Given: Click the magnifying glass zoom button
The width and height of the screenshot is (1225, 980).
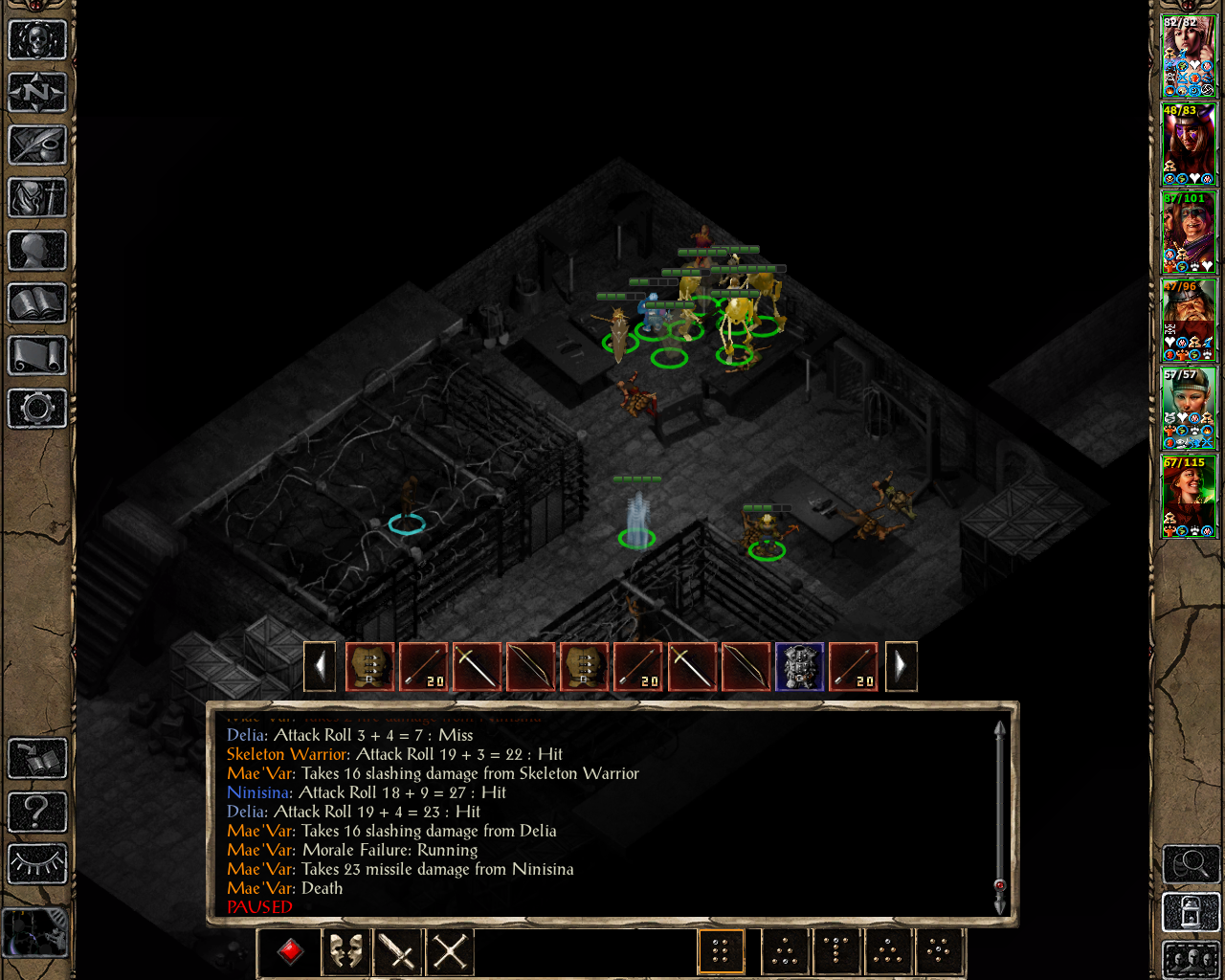Looking at the screenshot, I should tap(1191, 864).
